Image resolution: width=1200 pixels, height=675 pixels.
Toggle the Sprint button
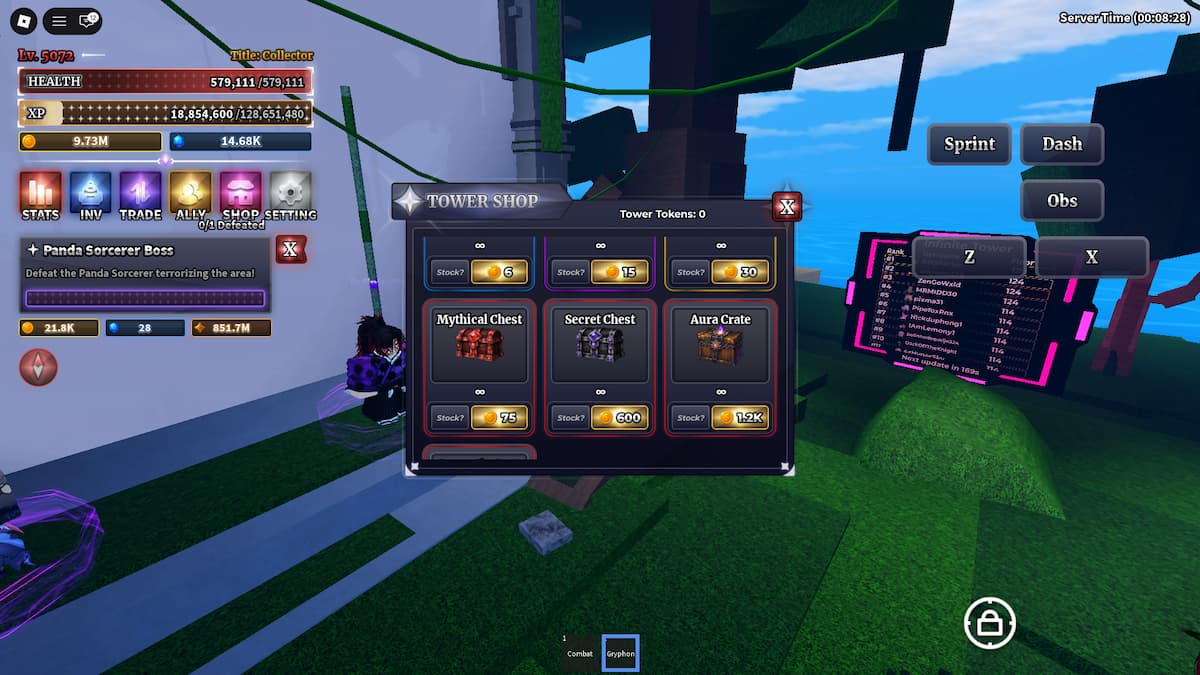coord(969,144)
